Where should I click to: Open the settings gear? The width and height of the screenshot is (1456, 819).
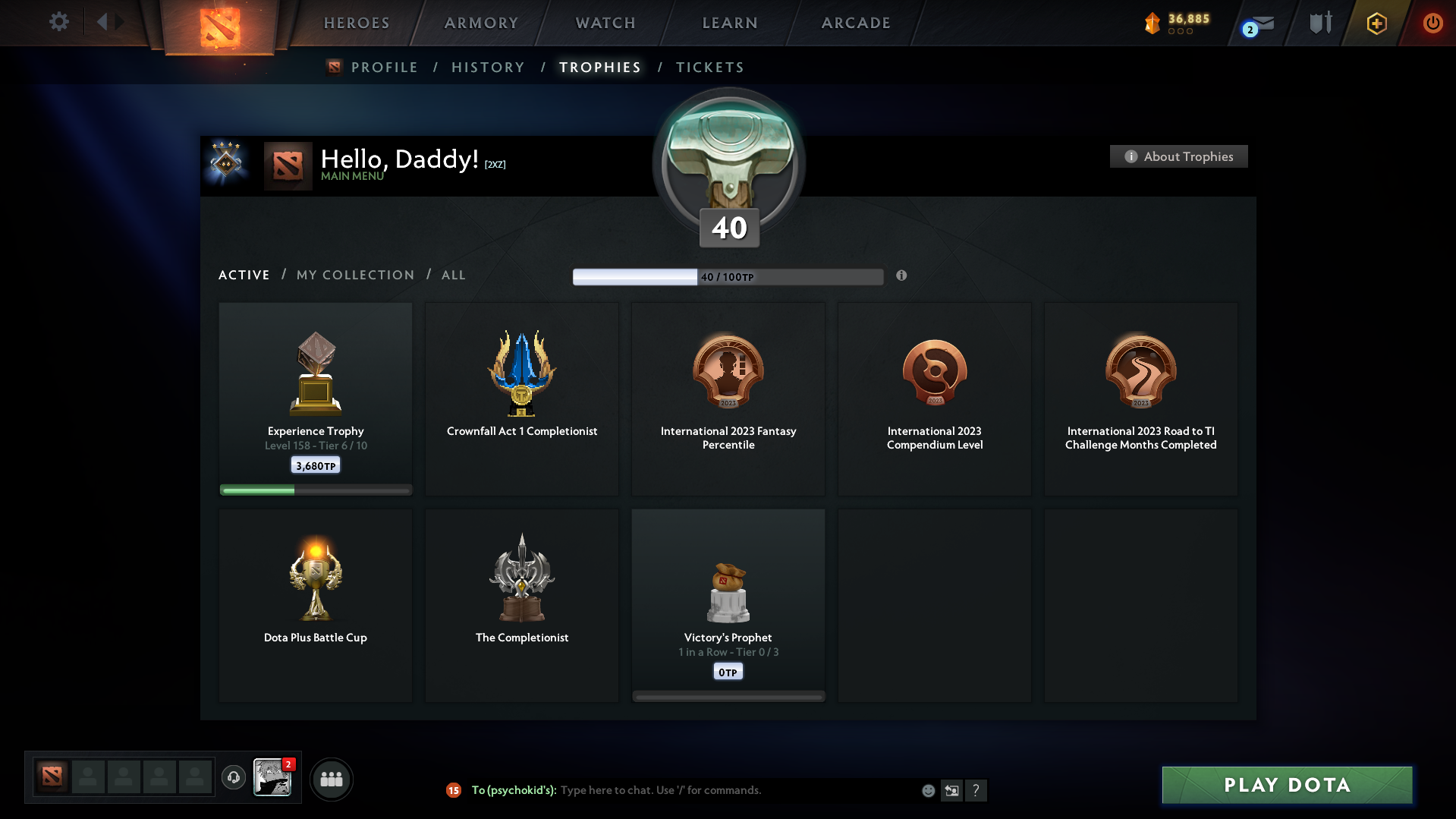(58, 22)
